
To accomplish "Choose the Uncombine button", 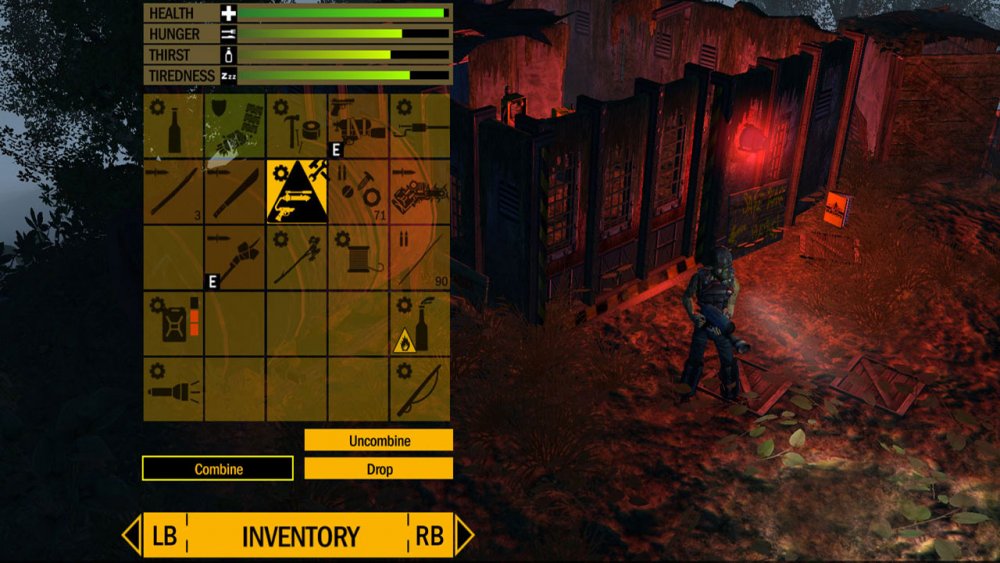I will pyautogui.click(x=379, y=440).
